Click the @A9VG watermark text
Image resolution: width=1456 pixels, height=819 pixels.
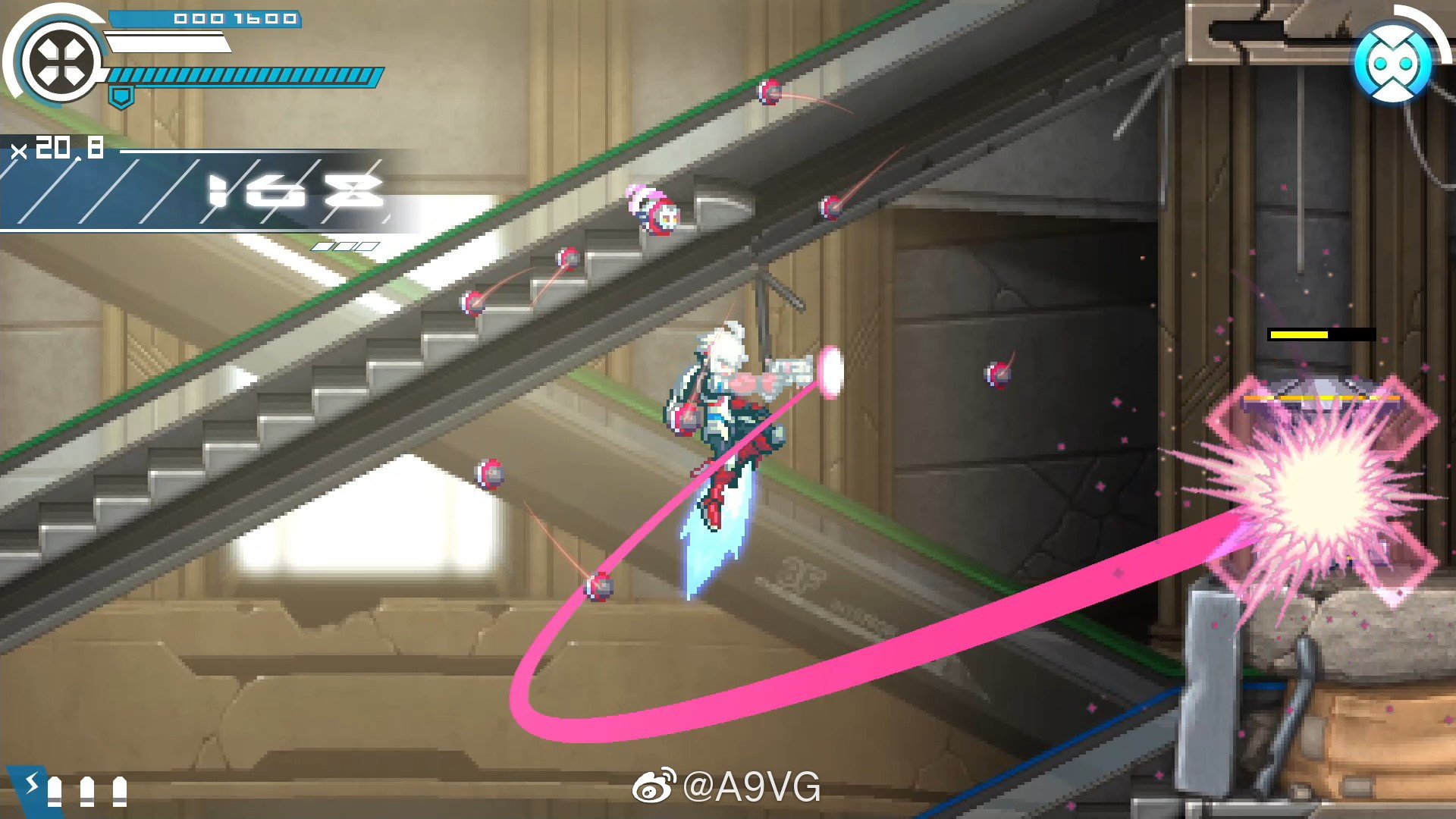tap(751, 786)
